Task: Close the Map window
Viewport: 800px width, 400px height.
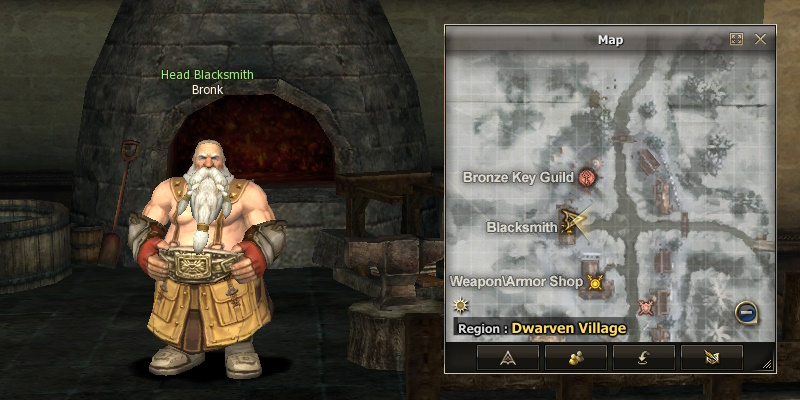Action: click(x=760, y=40)
